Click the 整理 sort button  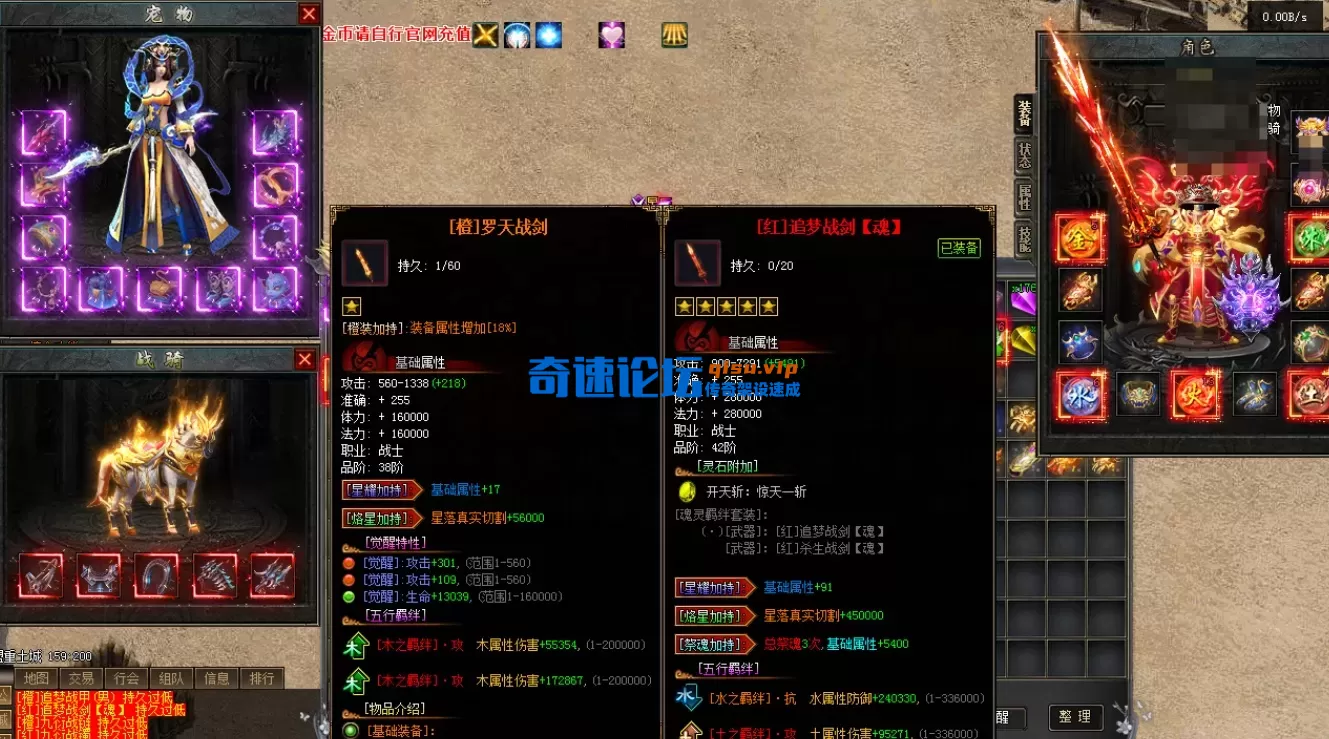[x=1075, y=717]
